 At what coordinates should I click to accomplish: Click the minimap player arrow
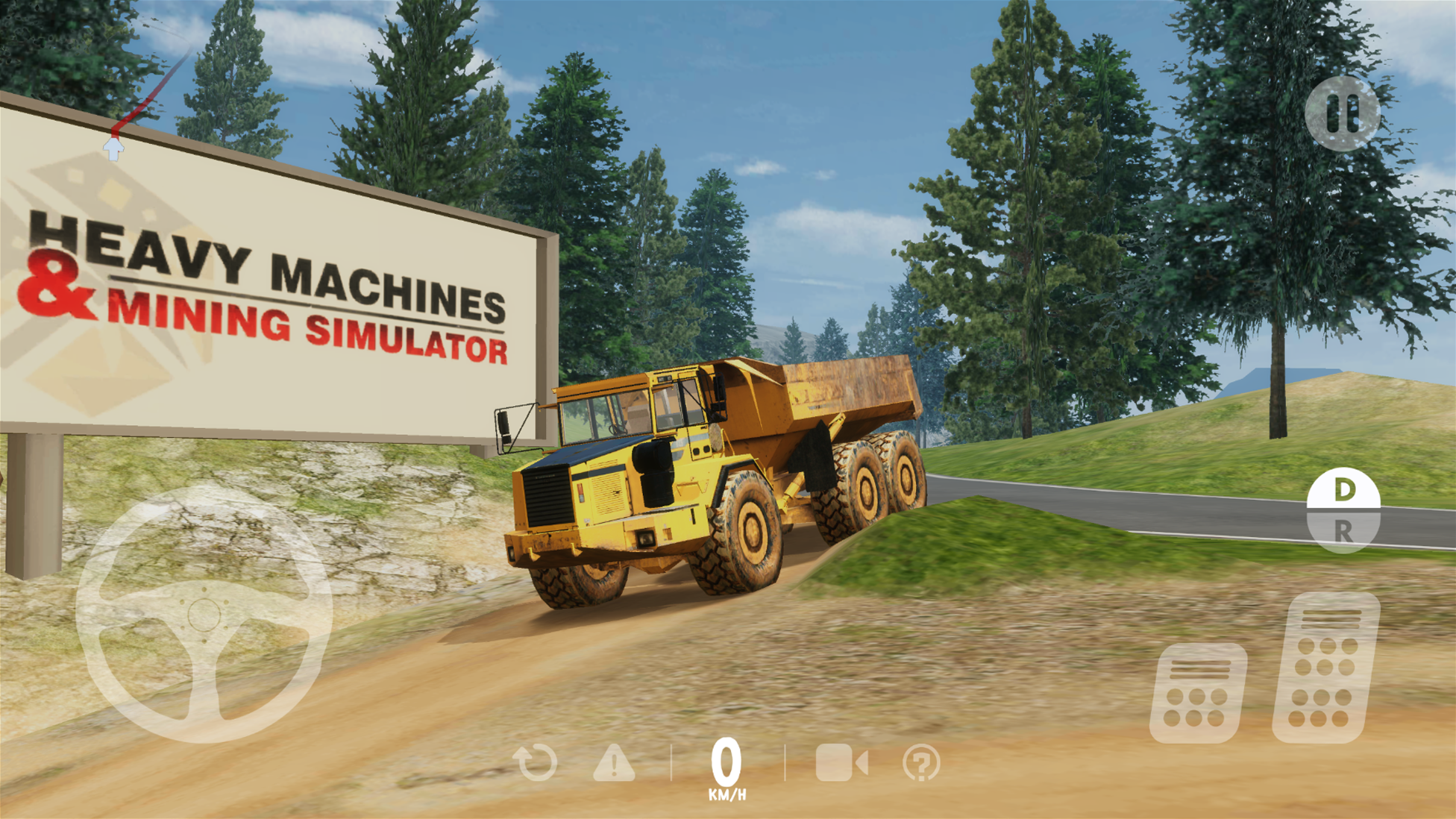(x=113, y=148)
